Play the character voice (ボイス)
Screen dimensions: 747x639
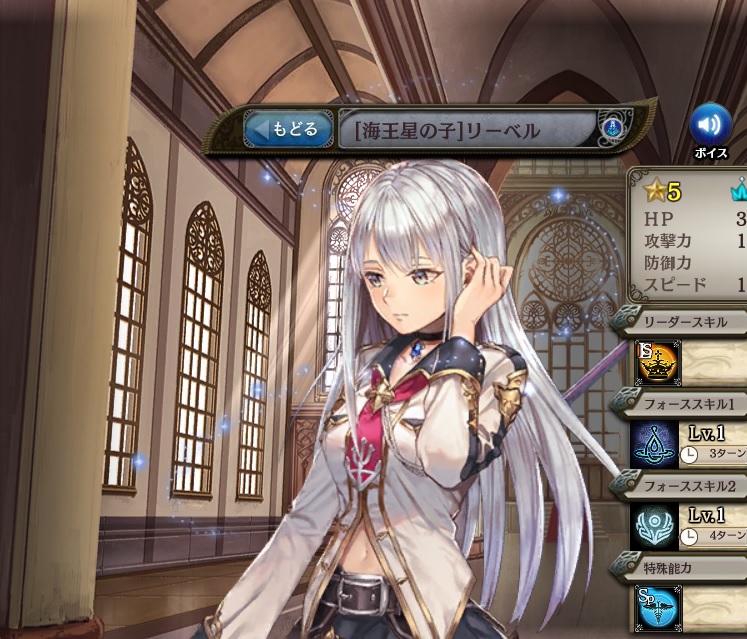click(x=710, y=125)
